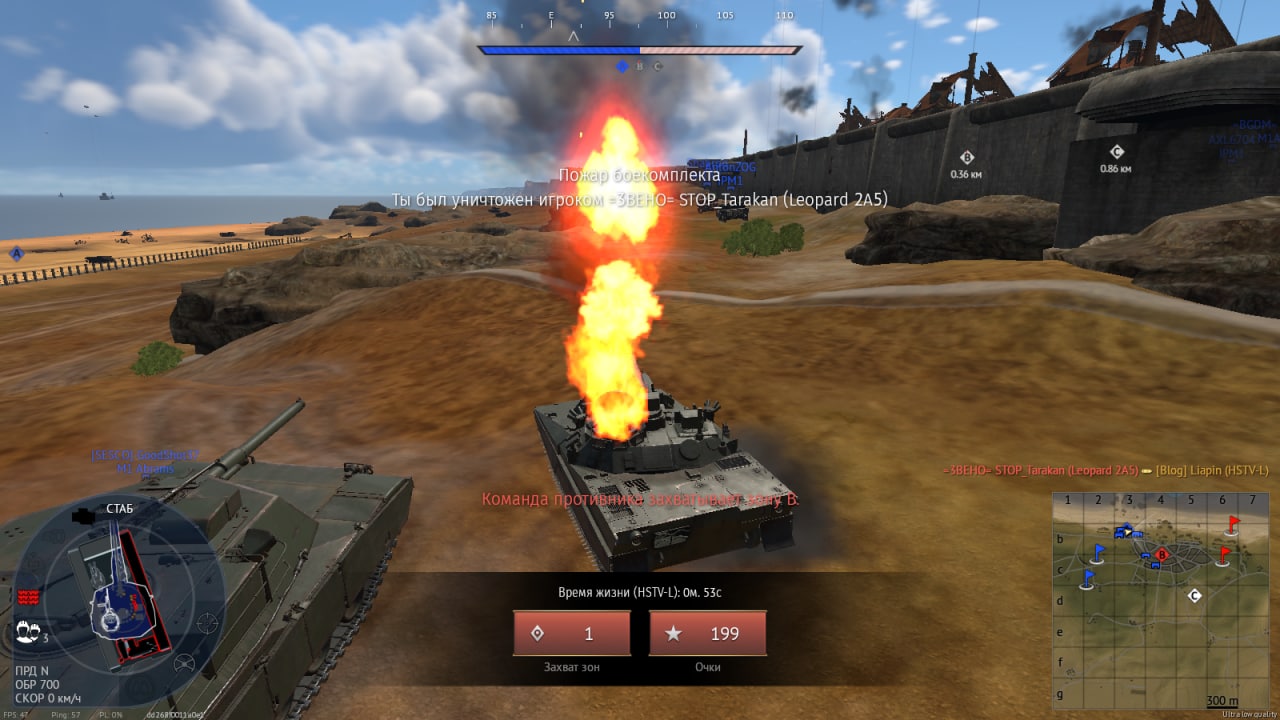Click the Захват зон stat tile

(572, 633)
